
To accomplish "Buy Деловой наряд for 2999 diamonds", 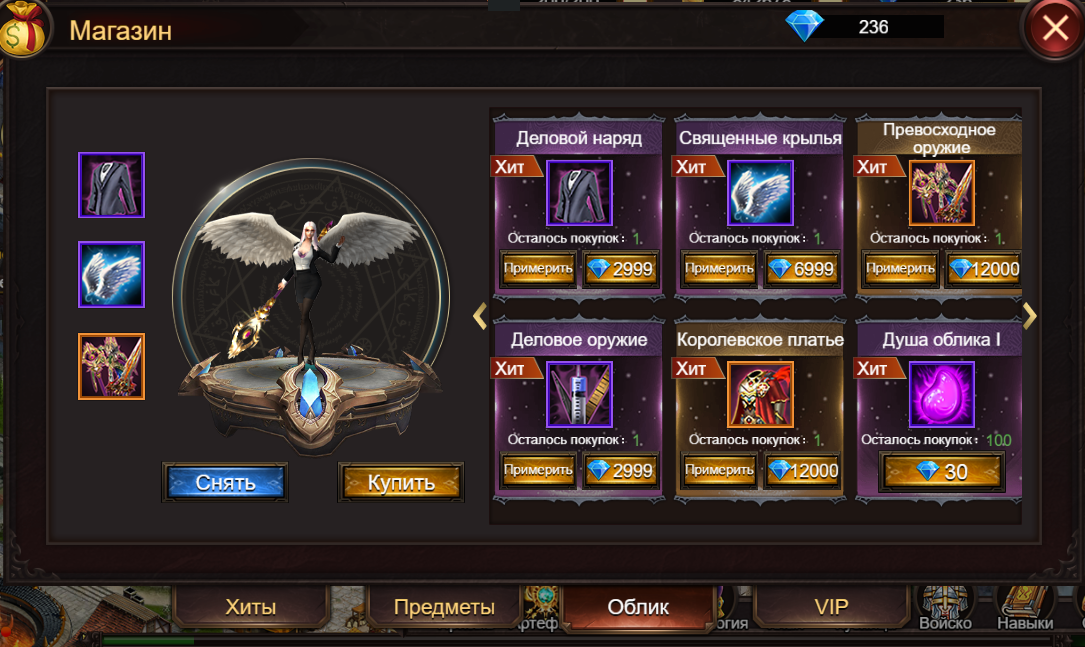I will [621, 269].
